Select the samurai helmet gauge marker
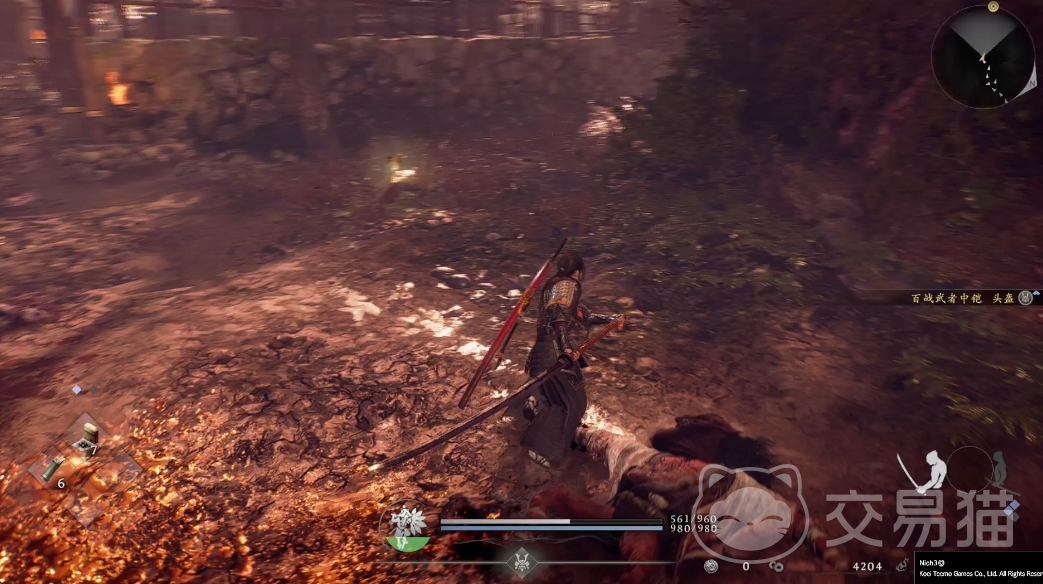This screenshot has width=1043, height=584. [x=520, y=560]
